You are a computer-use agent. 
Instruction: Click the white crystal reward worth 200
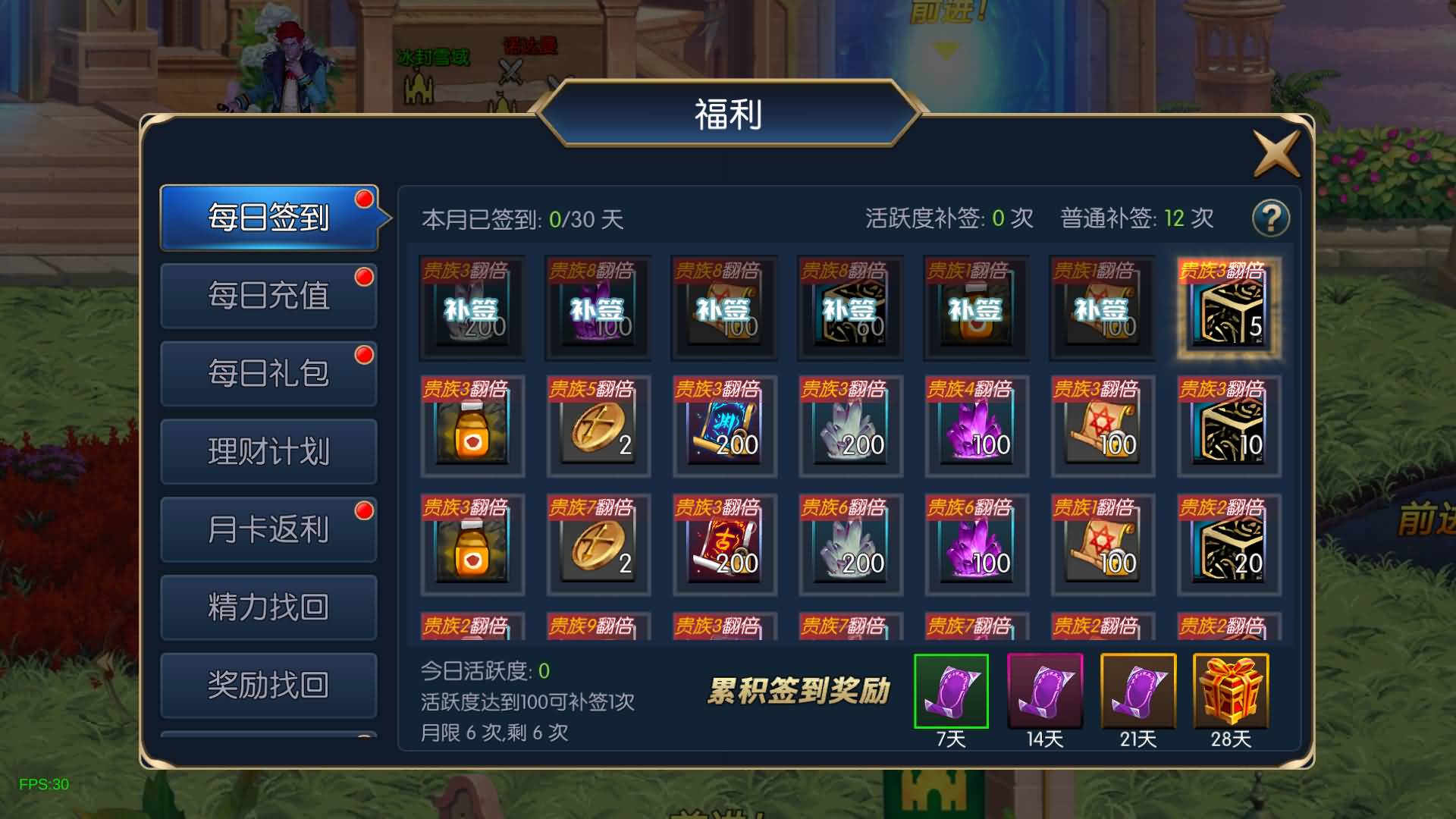coord(849,428)
